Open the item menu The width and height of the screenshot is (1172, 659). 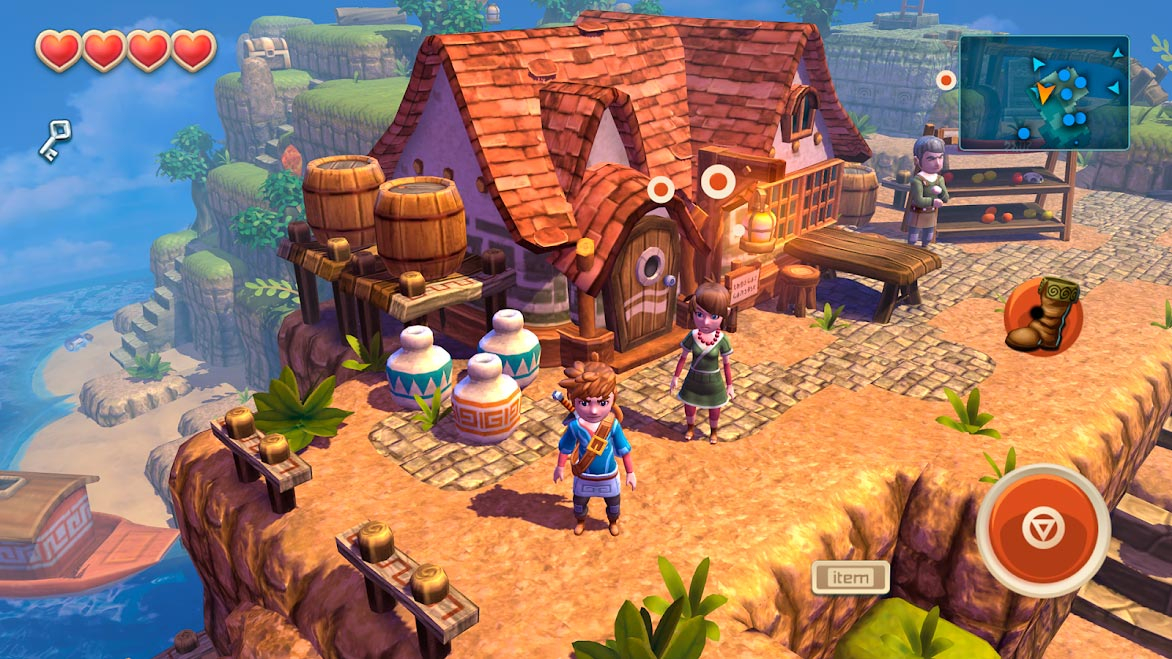851,577
